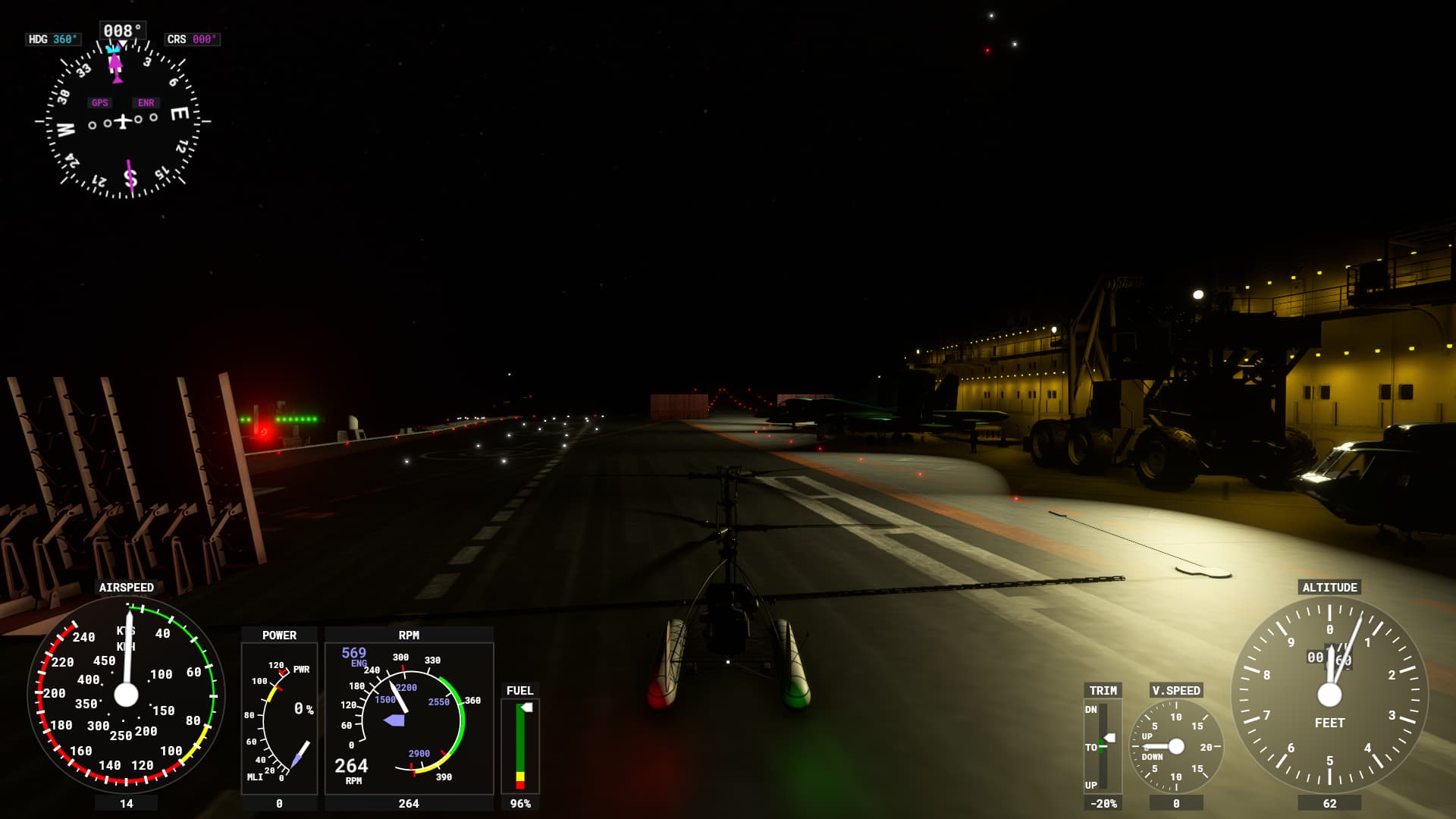Toggle the ENR flight phase indicator
Screen dimensions: 1456x819
[146, 102]
